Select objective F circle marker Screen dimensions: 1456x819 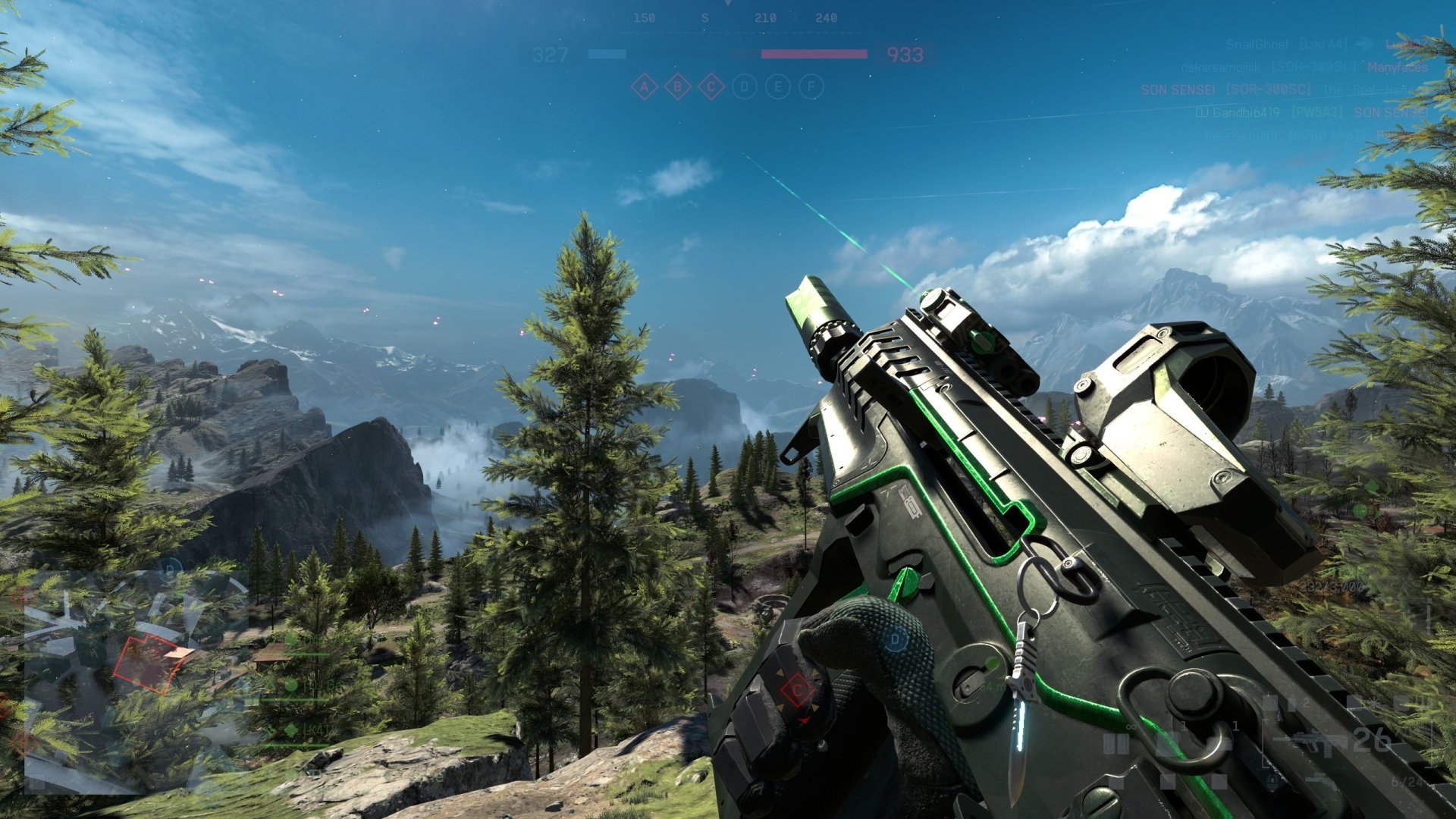[811, 87]
